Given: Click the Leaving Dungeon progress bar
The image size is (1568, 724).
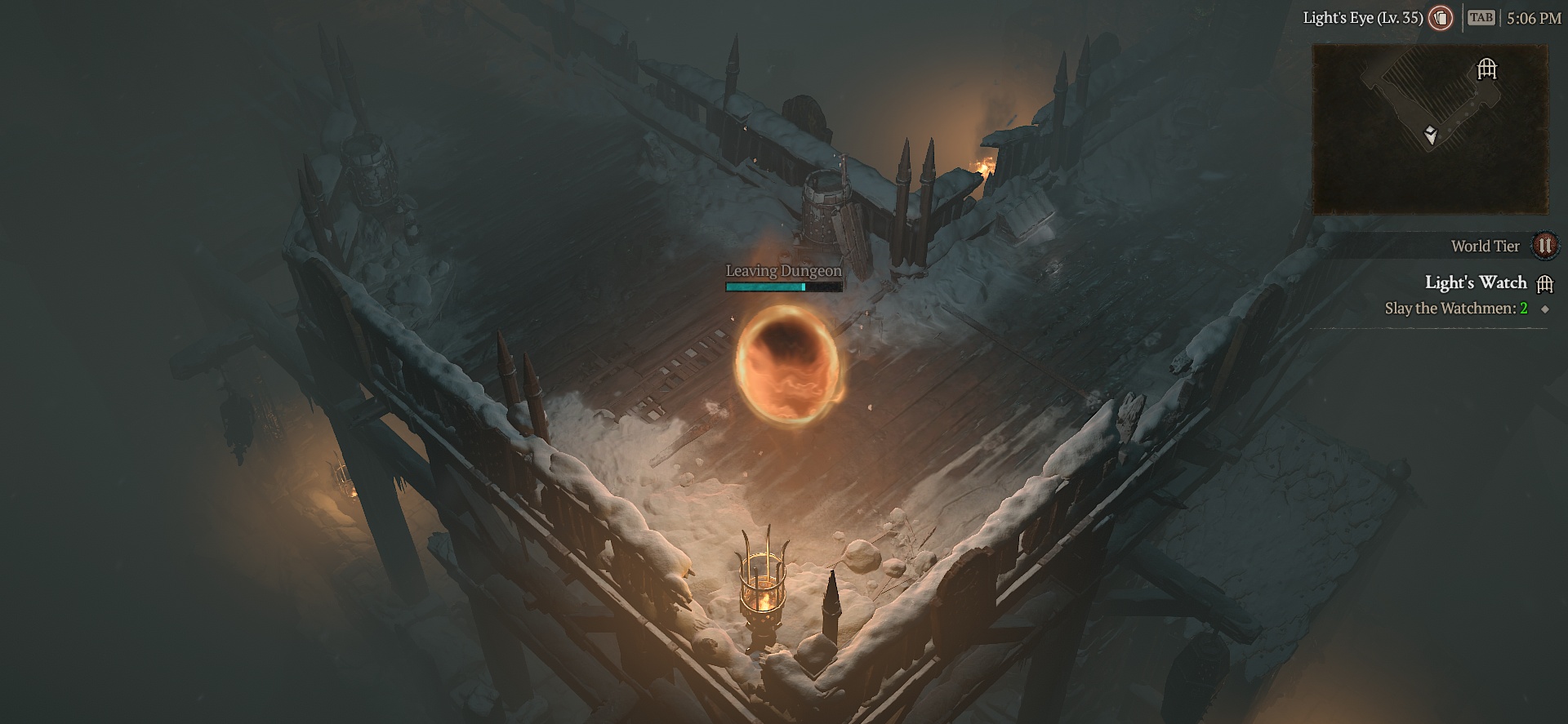Looking at the screenshot, I should point(782,286).
